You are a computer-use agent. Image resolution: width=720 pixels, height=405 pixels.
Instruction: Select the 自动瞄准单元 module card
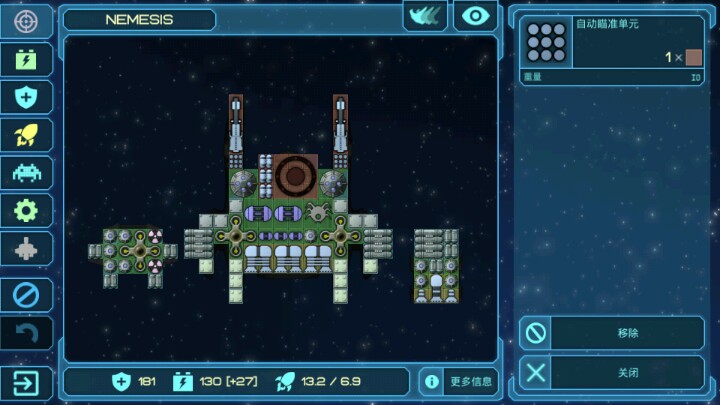coord(612,49)
